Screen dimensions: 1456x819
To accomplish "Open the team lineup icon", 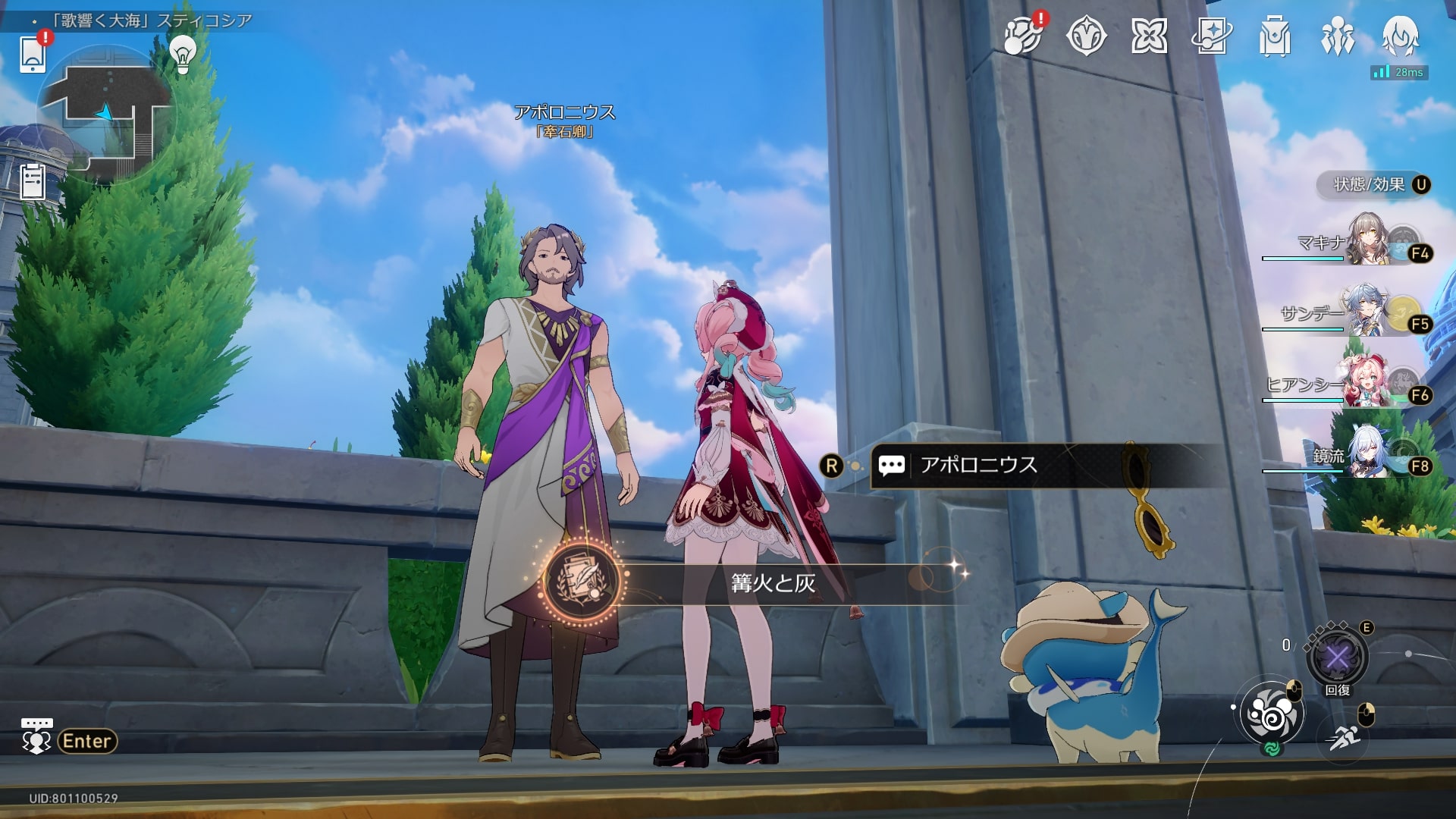I will (x=1338, y=36).
